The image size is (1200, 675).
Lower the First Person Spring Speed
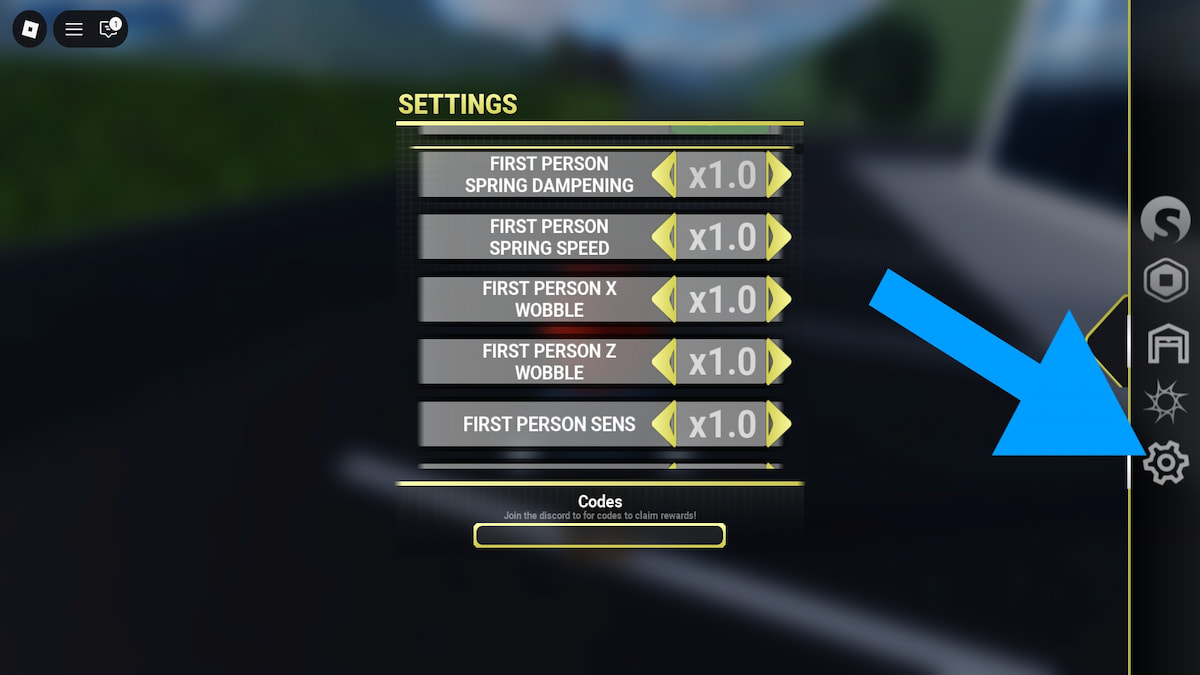[x=664, y=237]
